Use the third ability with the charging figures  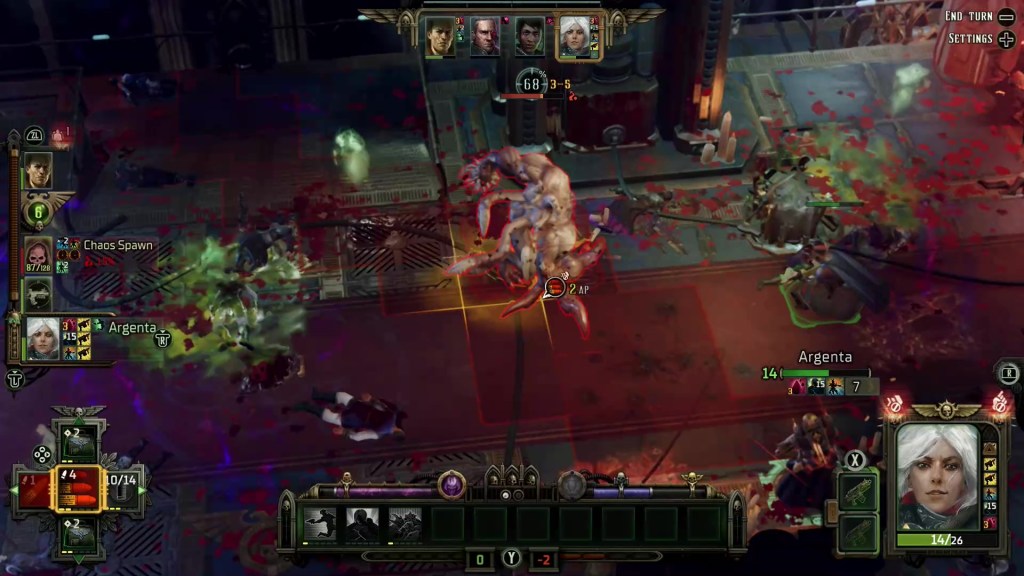[x=405, y=523]
